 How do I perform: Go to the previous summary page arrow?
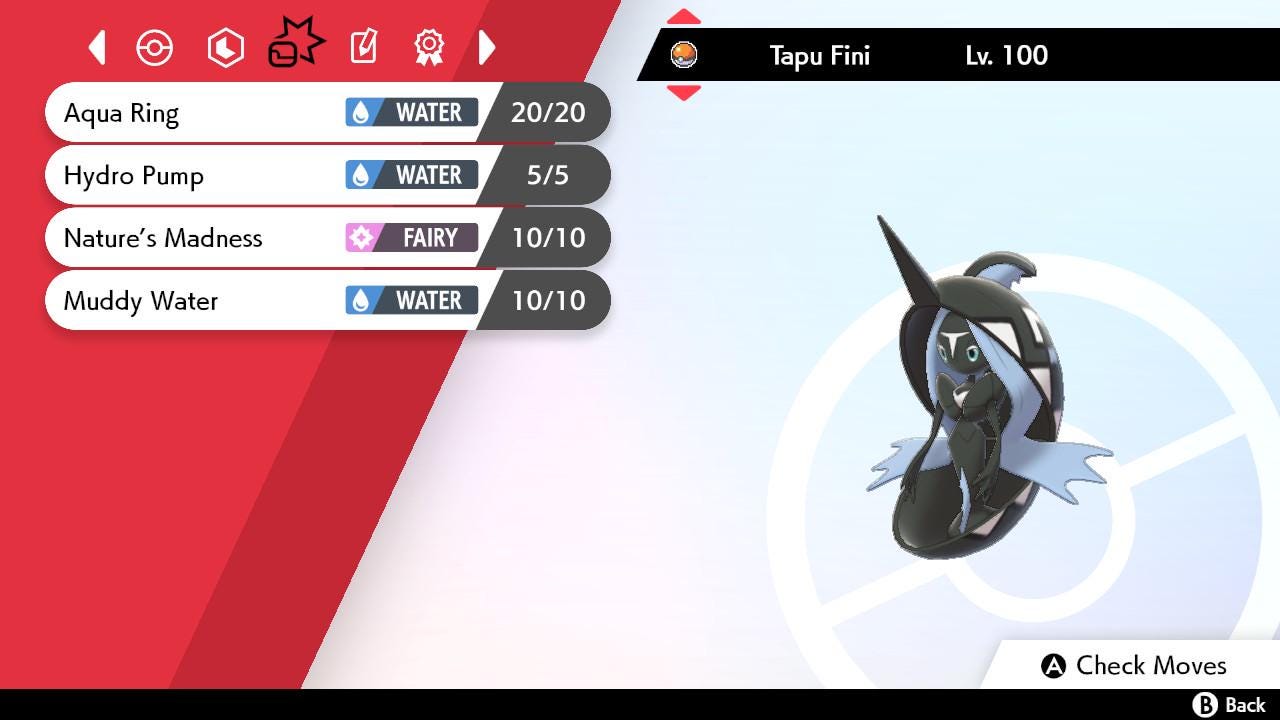coord(97,47)
